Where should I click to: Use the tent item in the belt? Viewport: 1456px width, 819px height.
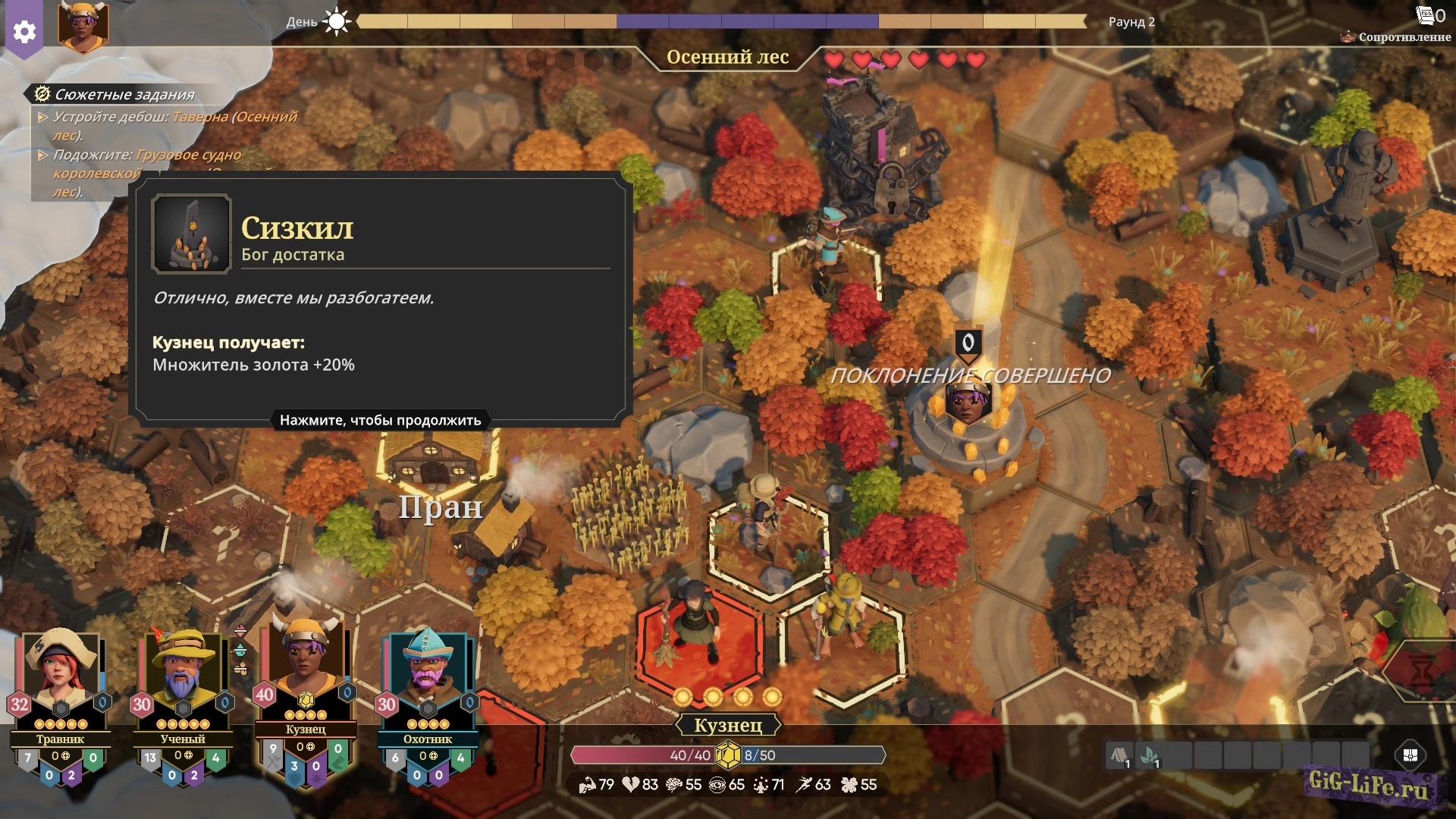click(x=1119, y=755)
